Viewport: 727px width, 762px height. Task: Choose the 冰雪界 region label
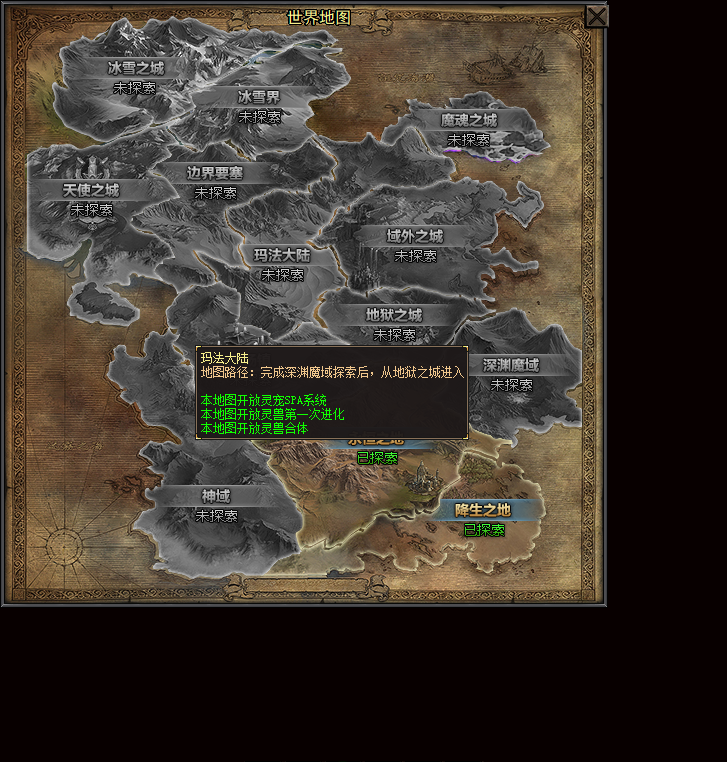(x=259, y=97)
